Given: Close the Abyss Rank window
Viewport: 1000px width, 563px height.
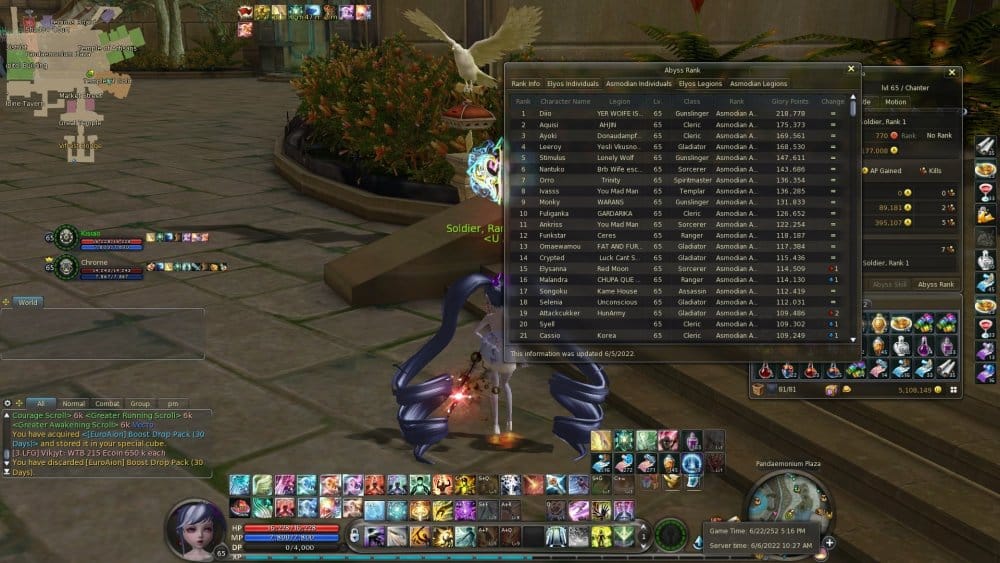Looking at the screenshot, I should tap(851, 69).
